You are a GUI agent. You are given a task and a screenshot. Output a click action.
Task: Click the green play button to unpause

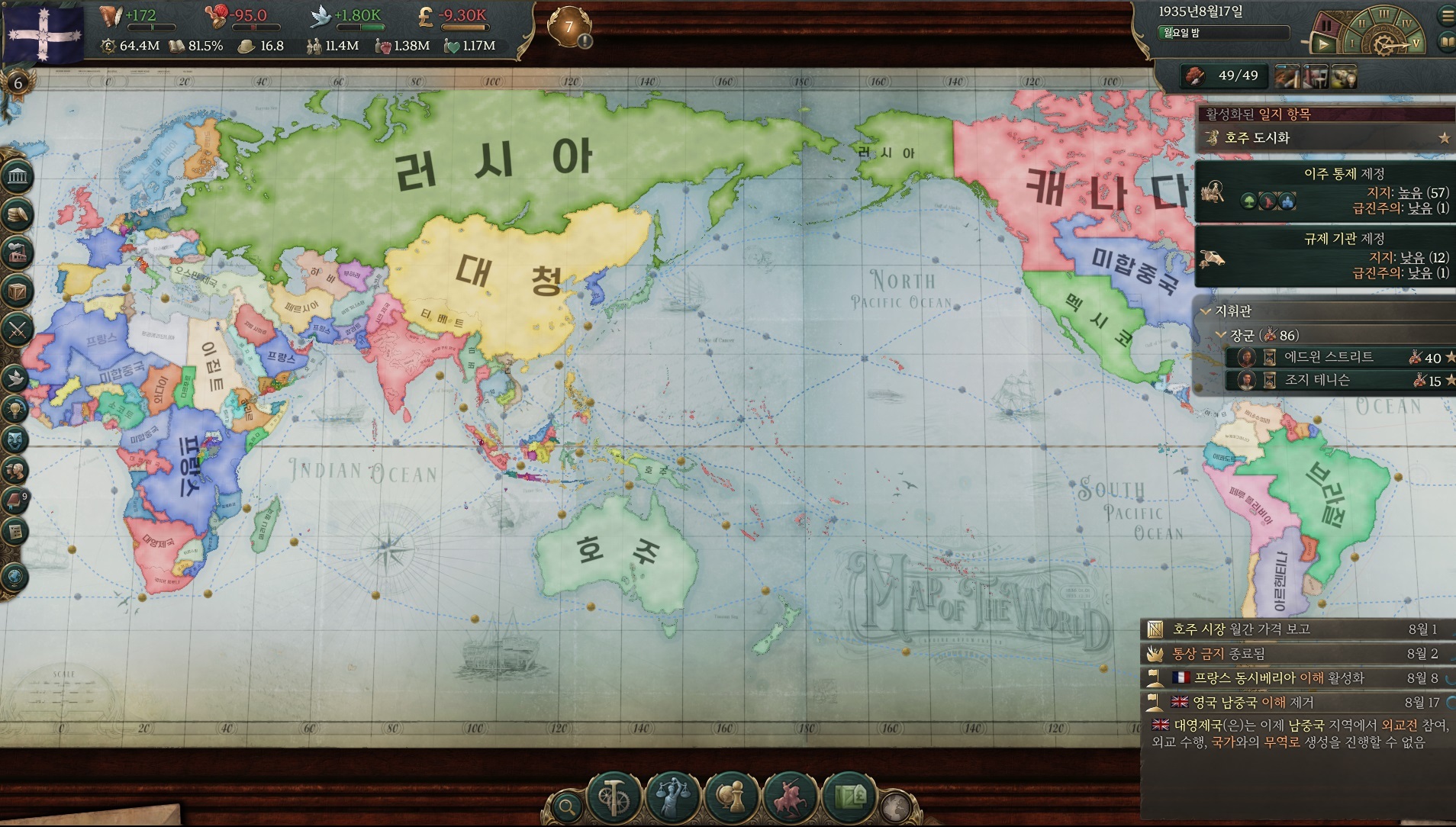tap(1323, 44)
